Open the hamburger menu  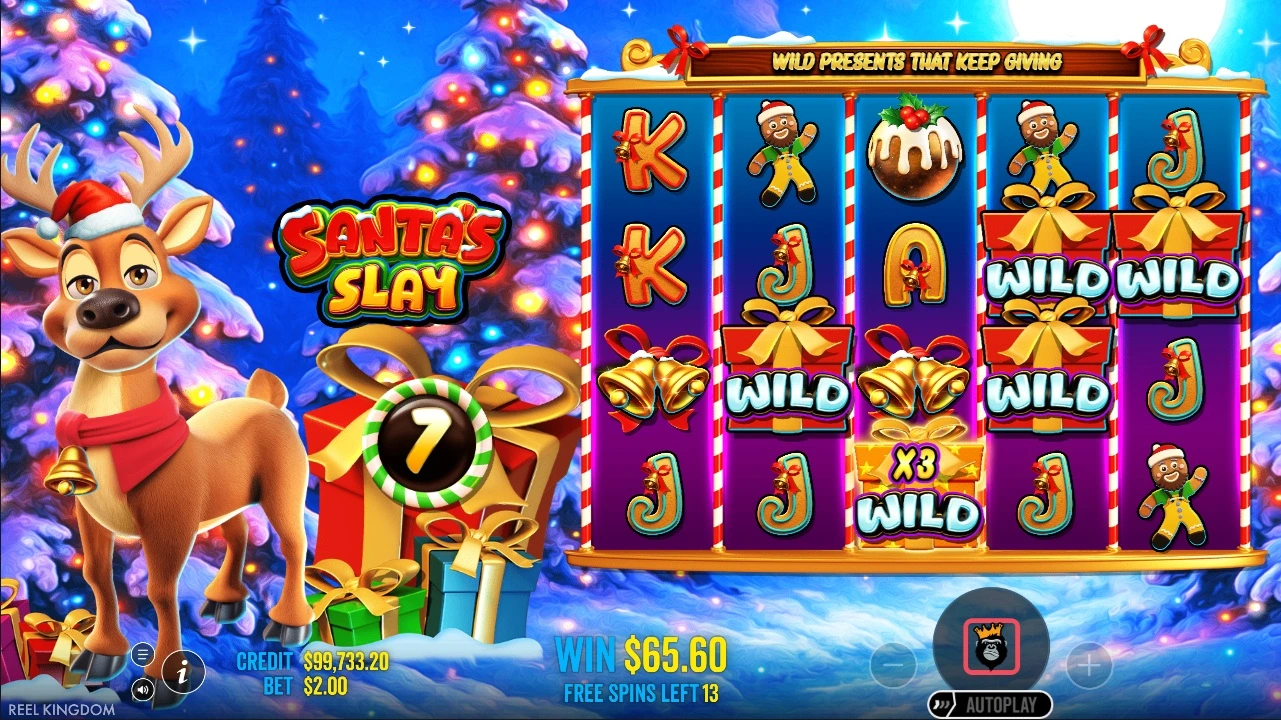click(x=142, y=655)
